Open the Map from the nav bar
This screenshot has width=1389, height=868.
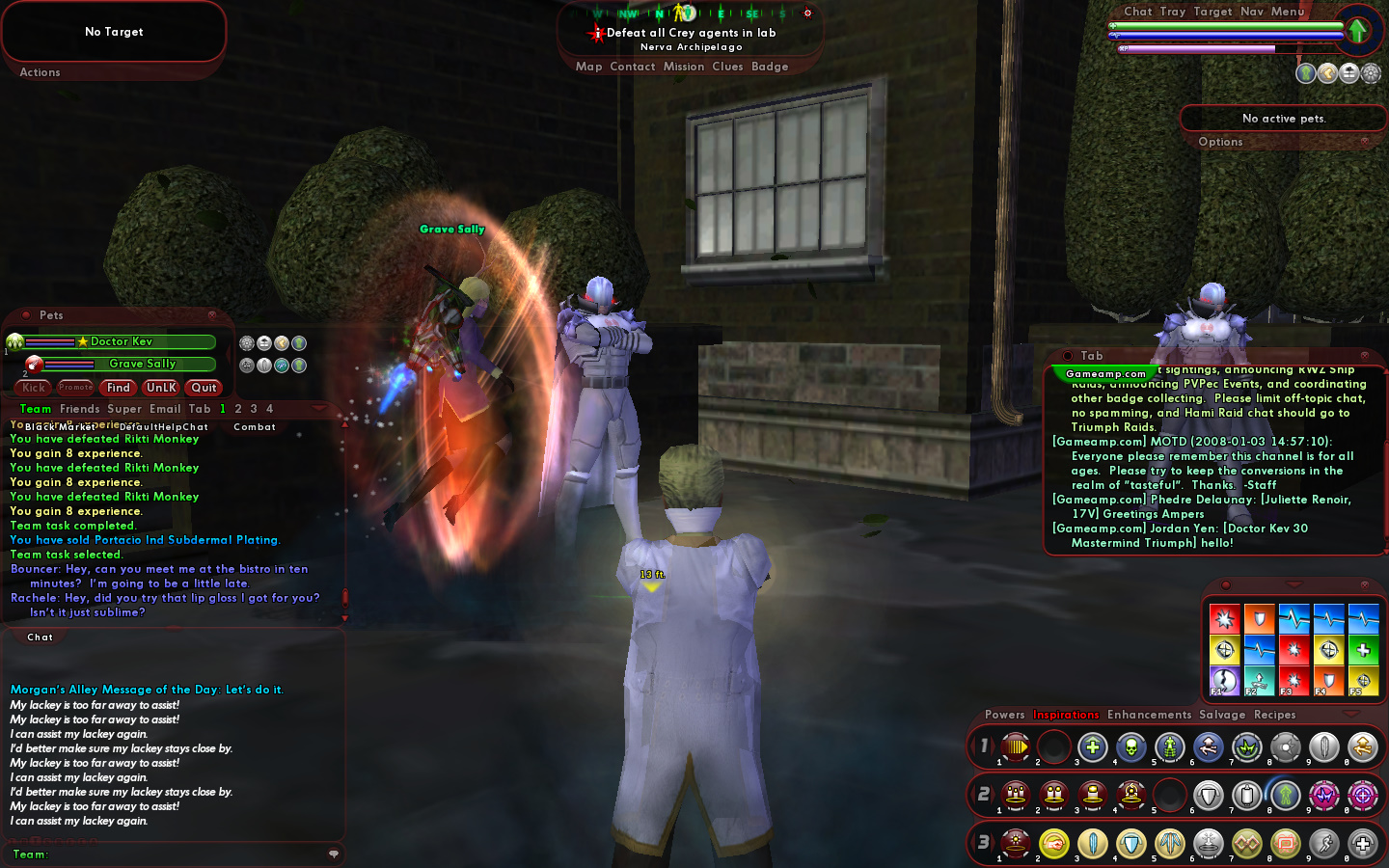588,67
